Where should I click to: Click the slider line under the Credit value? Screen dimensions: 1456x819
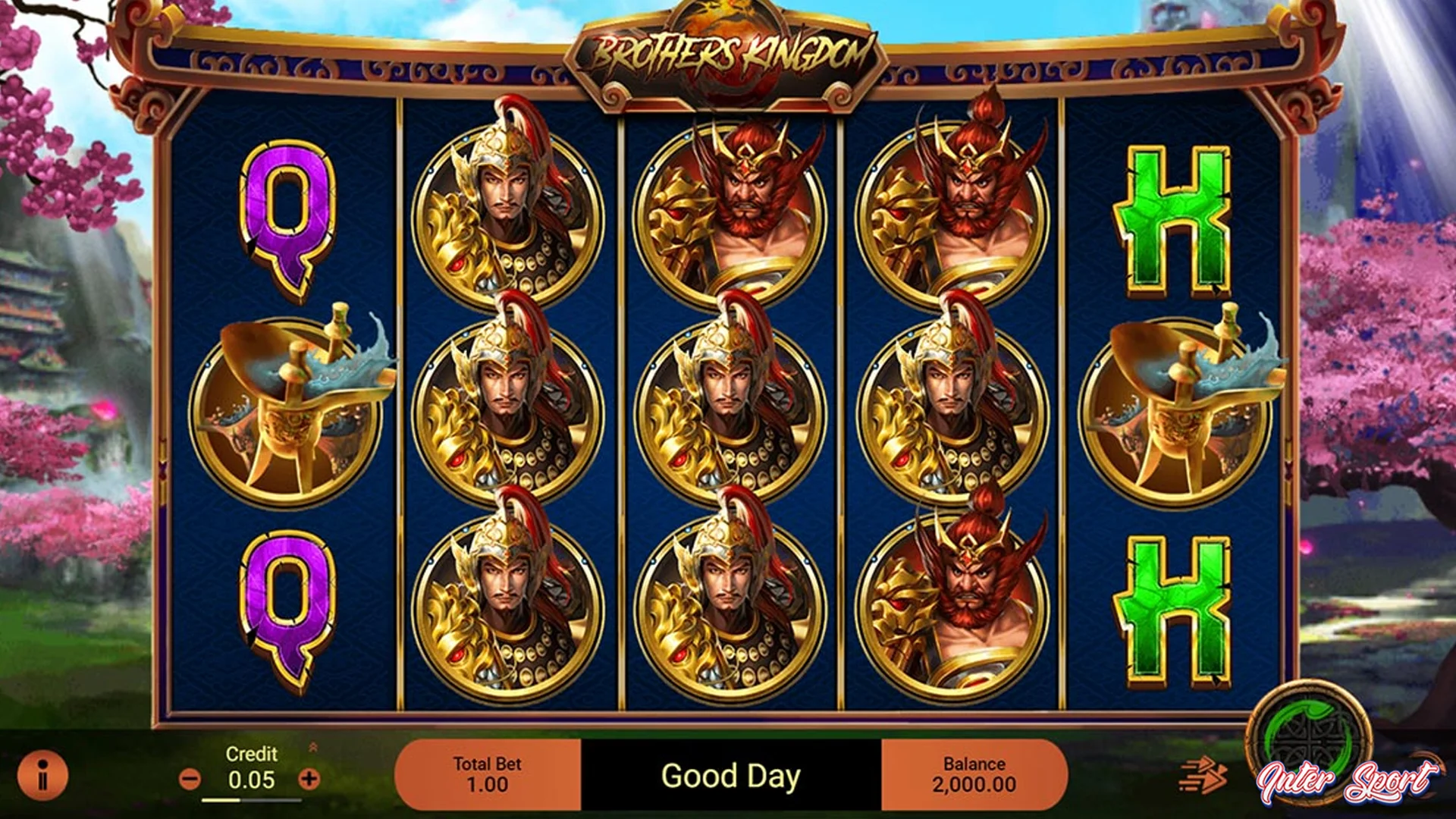click(250, 802)
